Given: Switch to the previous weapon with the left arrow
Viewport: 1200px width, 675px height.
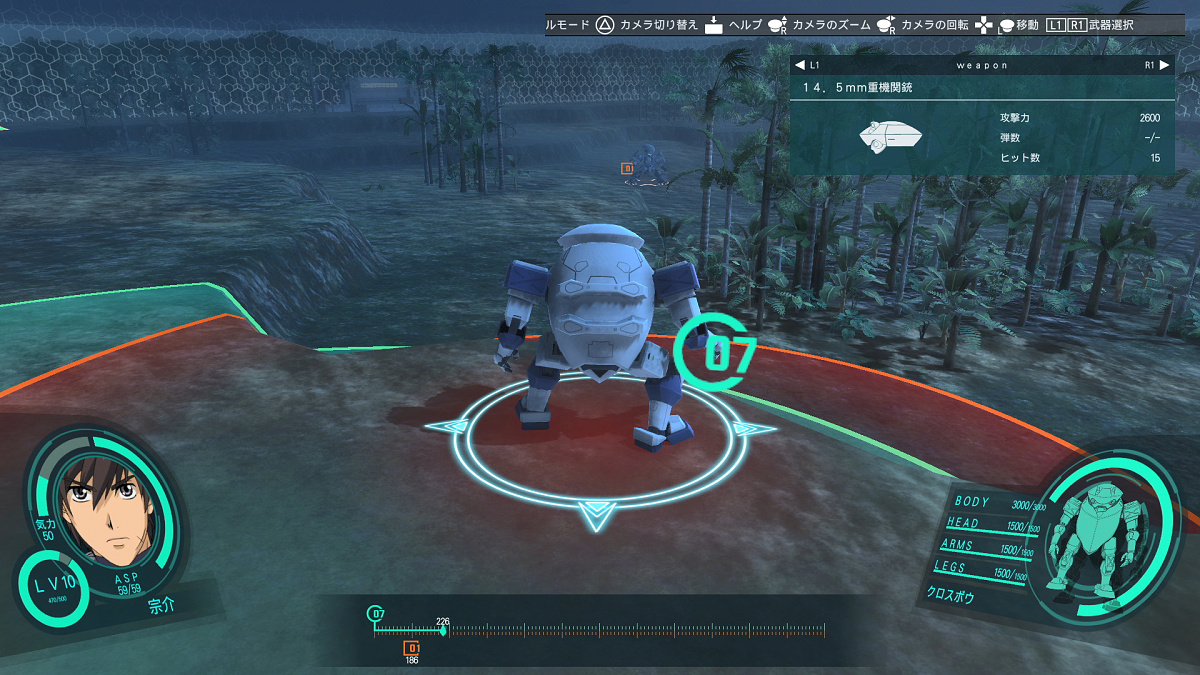Looking at the screenshot, I should point(799,65).
